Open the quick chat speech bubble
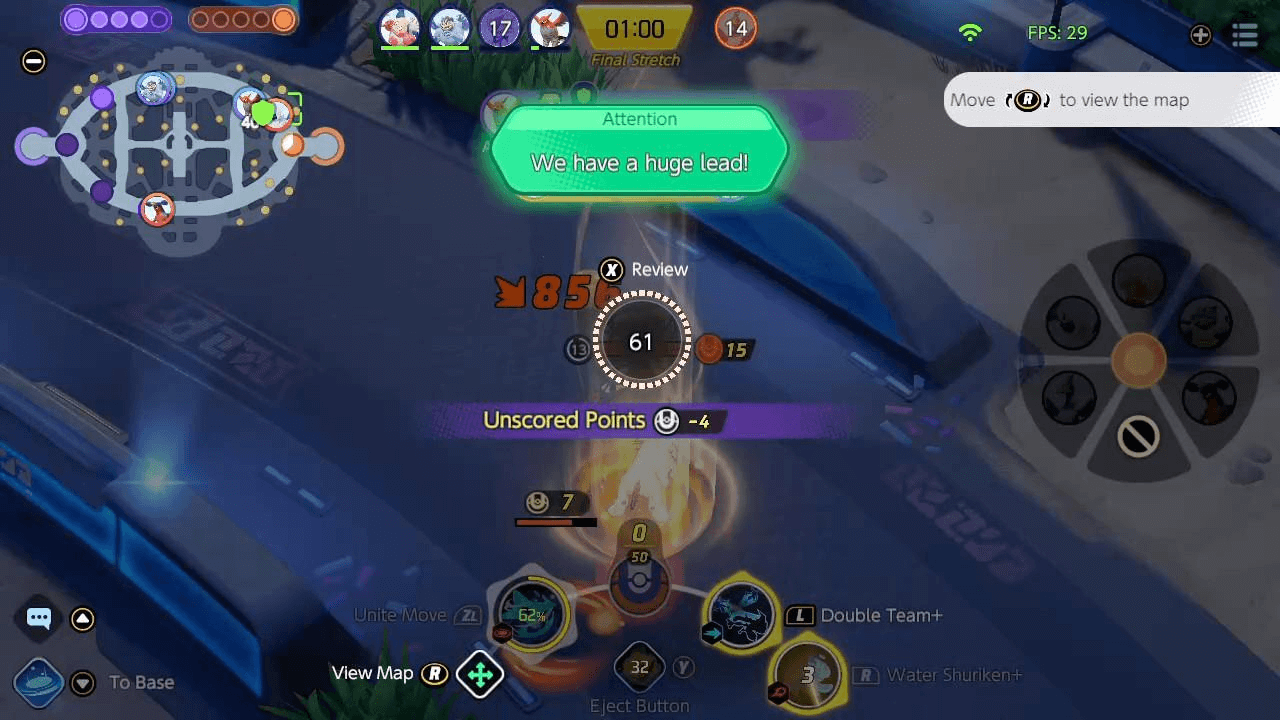 pos(39,618)
